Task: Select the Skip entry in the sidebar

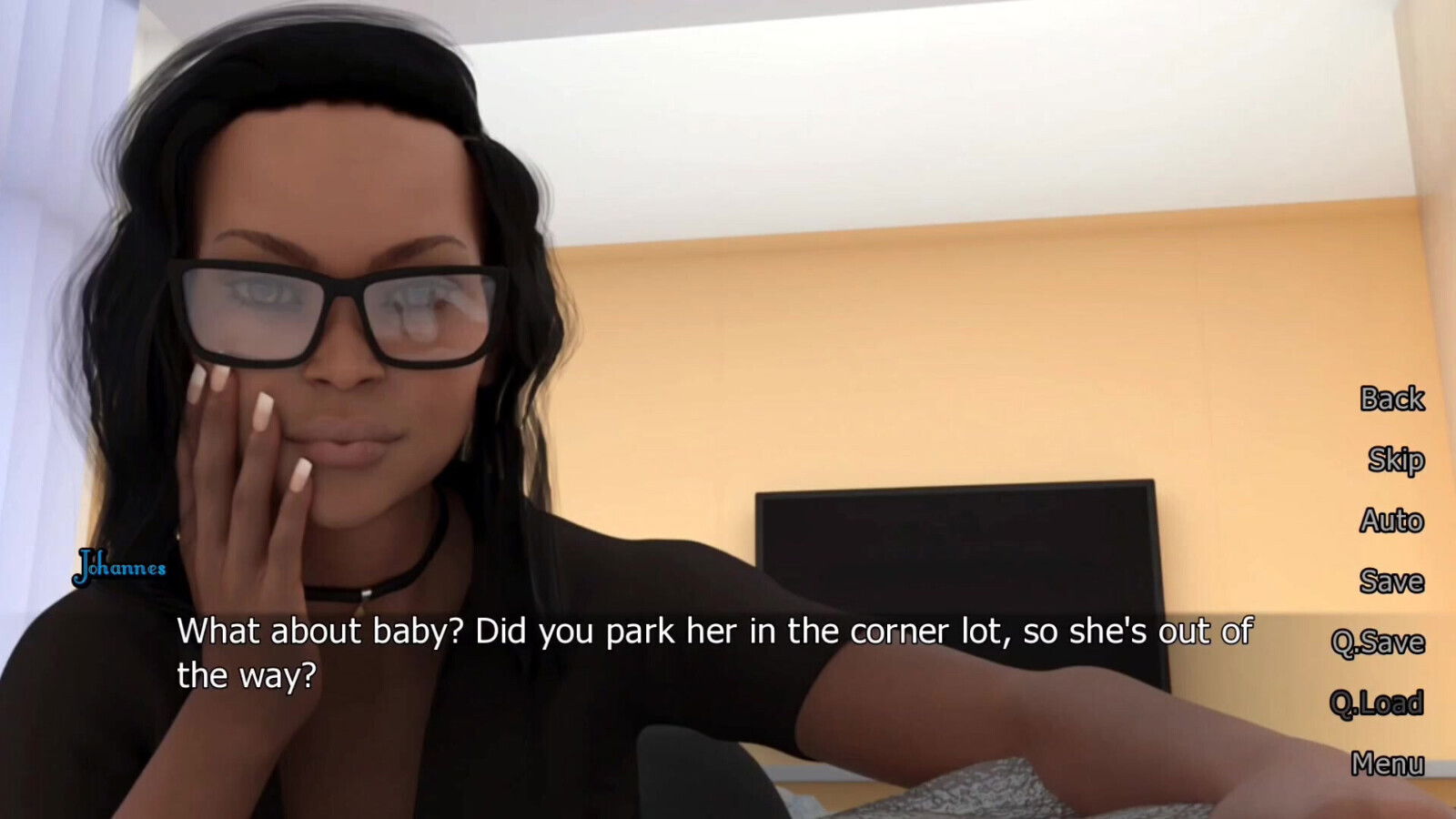Action: 1395,460
